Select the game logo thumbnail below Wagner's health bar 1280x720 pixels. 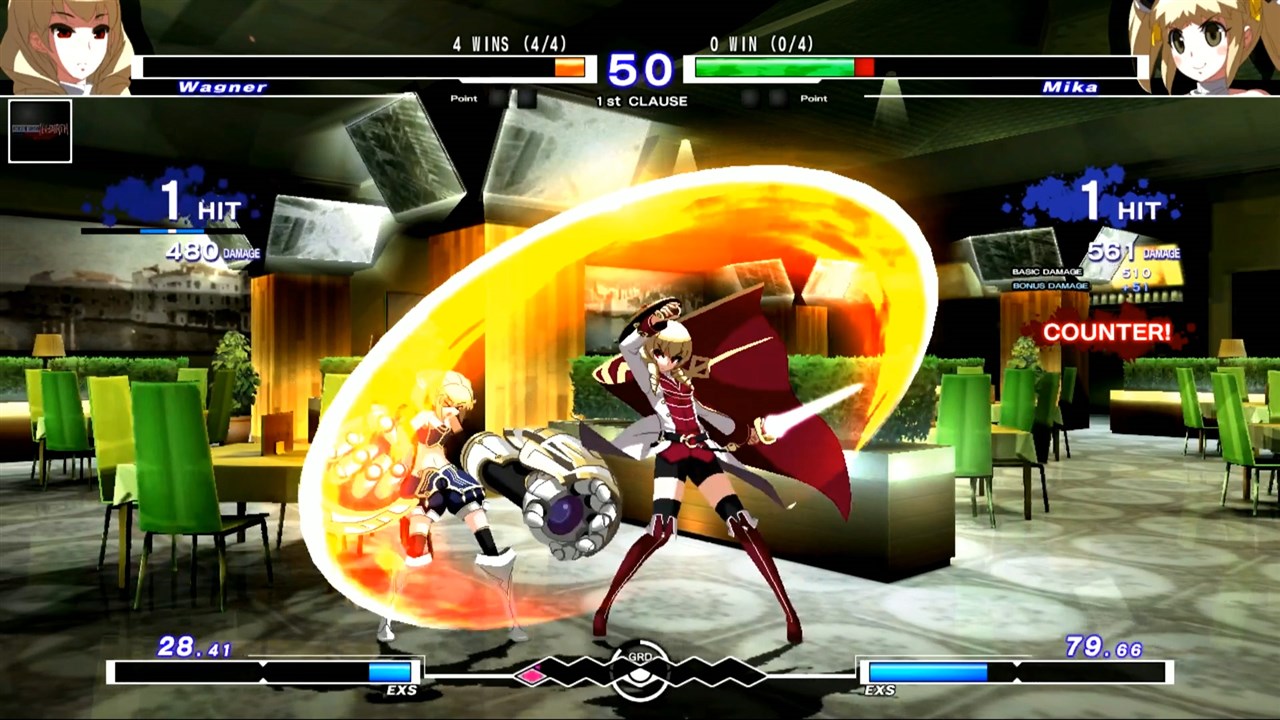40,132
